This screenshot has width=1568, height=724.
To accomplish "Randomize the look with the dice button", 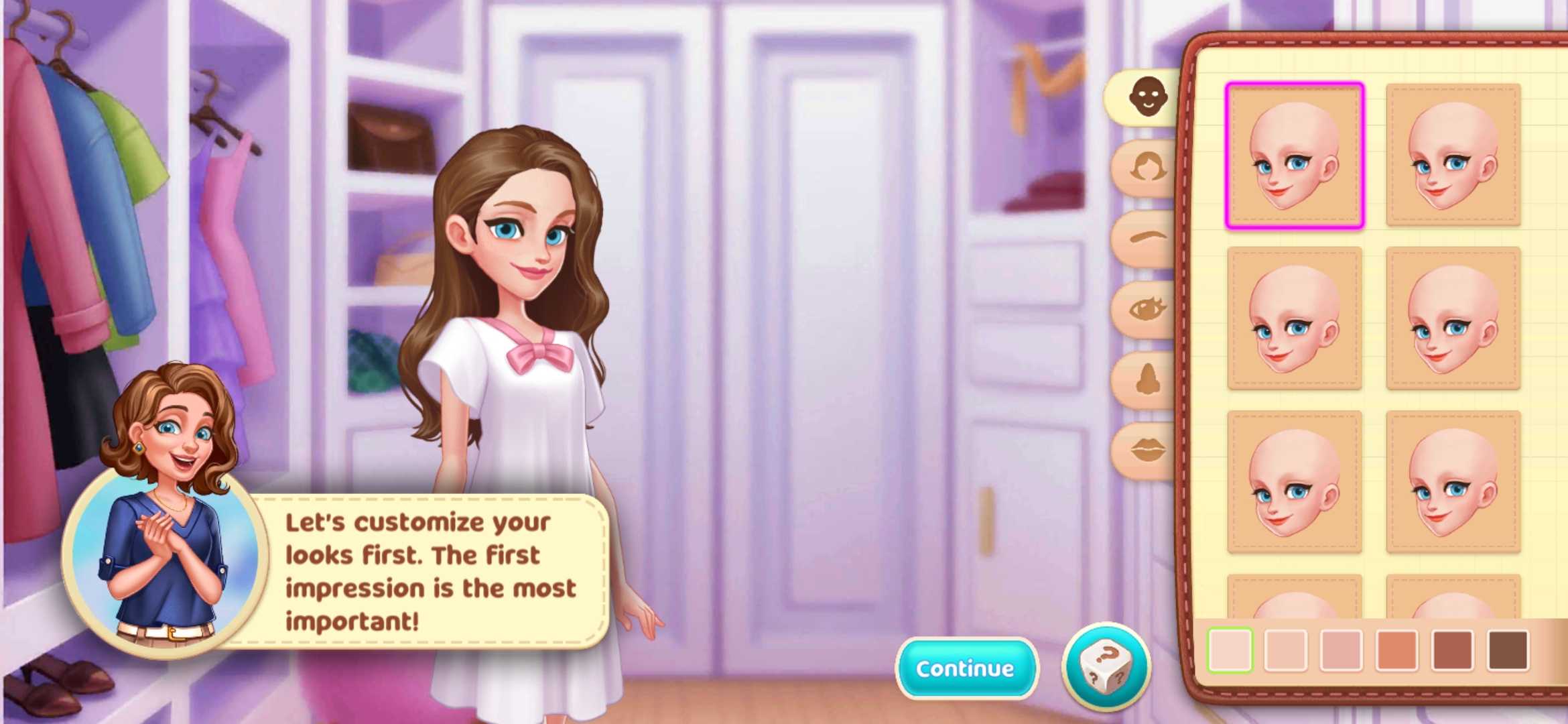I will (1106, 667).
